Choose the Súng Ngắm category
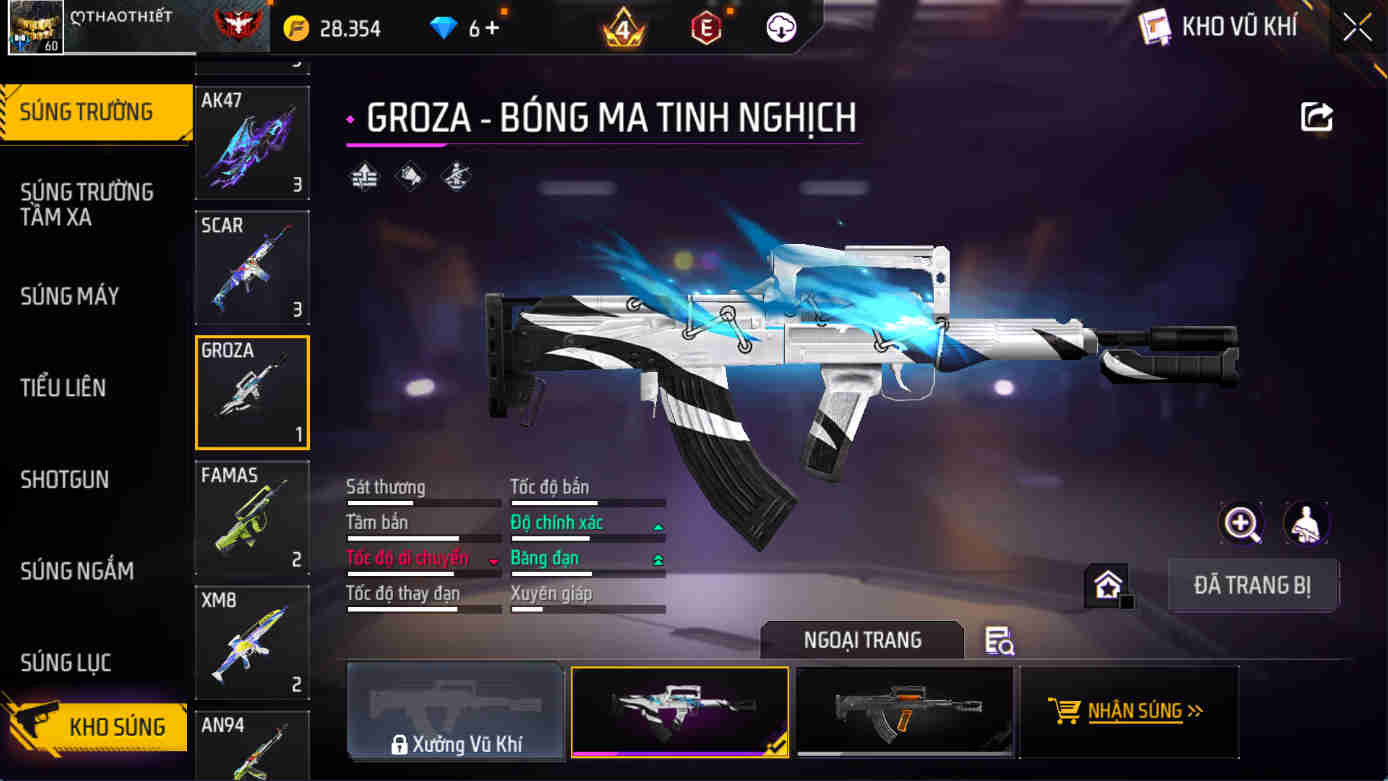Image resolution: width=1388 pixels, height=781 pixels. 77,571
